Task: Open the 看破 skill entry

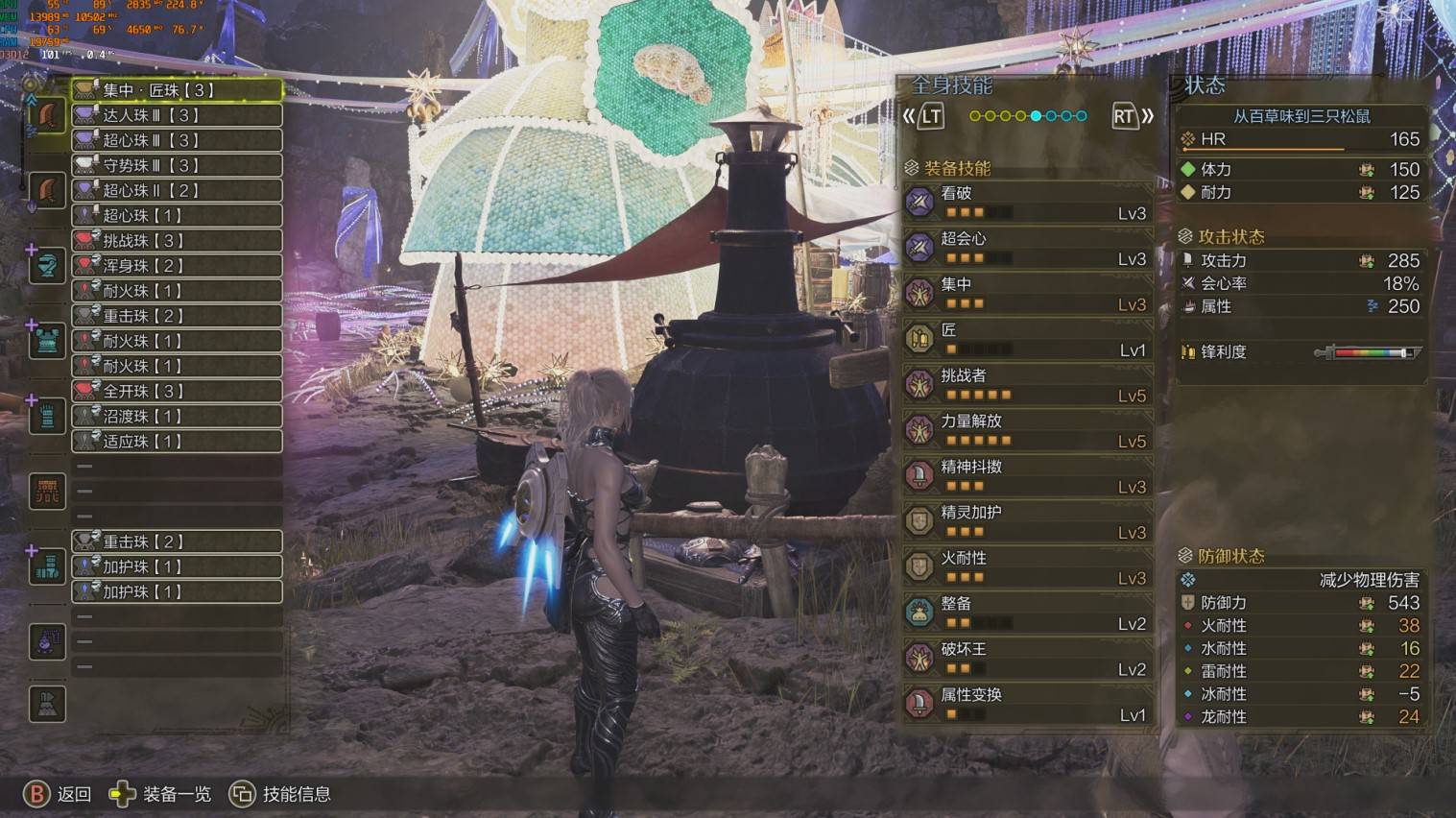Action: 1027,202
